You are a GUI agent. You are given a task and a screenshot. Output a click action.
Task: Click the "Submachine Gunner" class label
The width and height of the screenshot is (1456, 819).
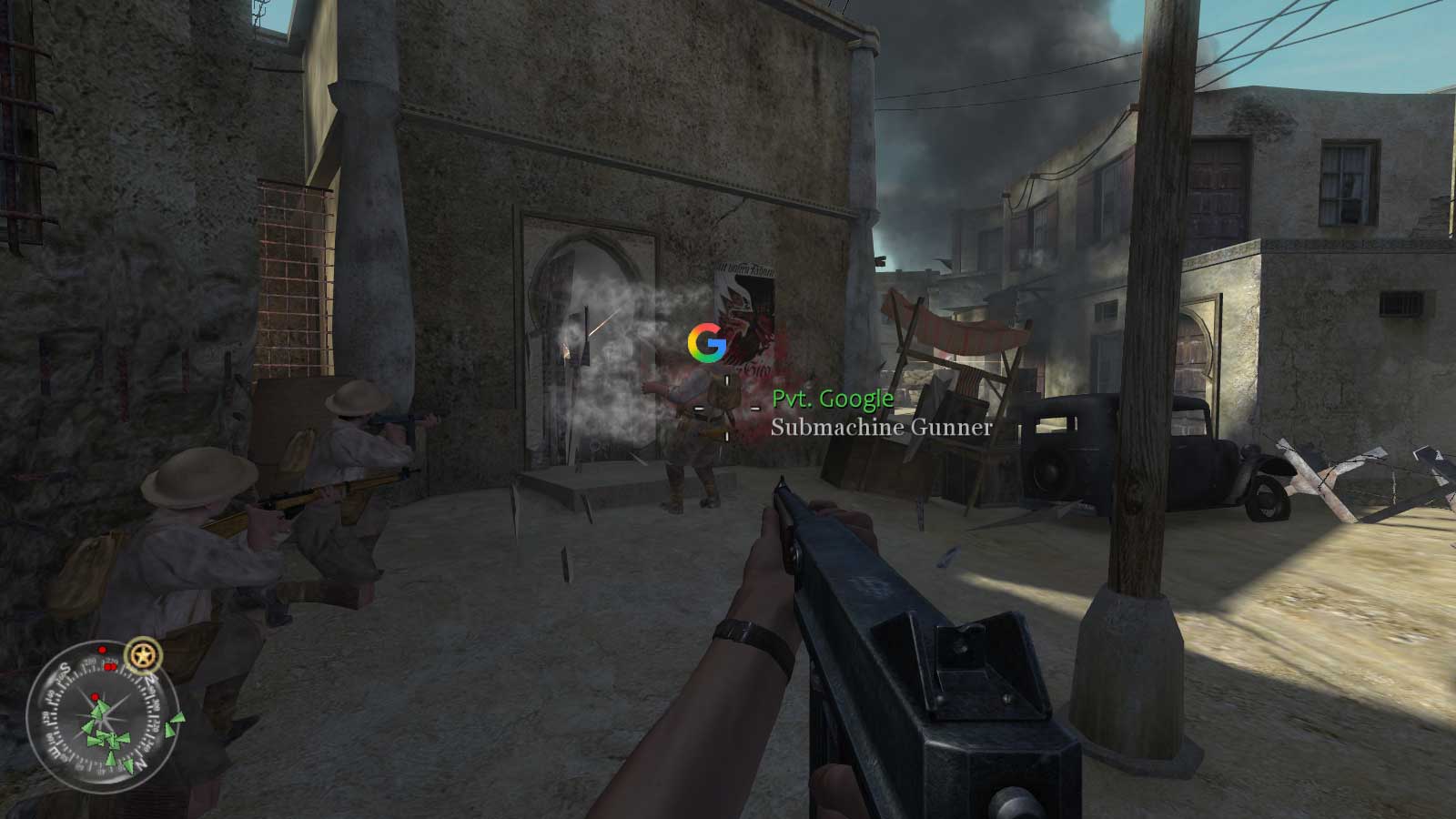[882, 428]
